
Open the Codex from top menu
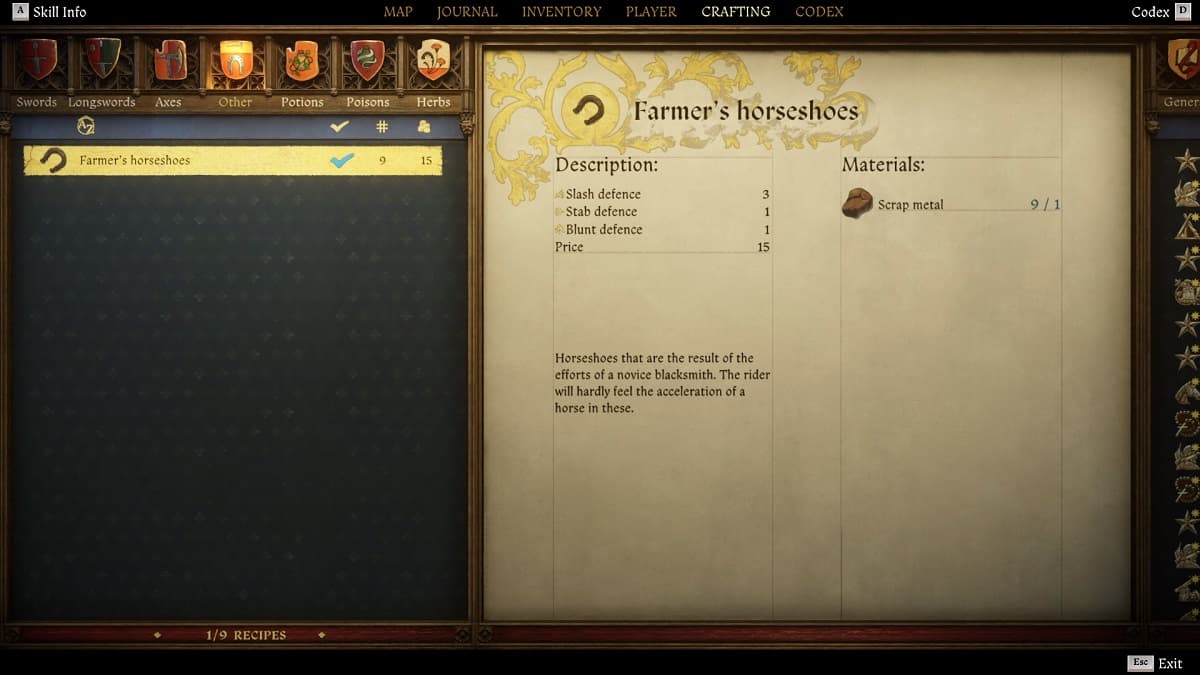(819, 12)
